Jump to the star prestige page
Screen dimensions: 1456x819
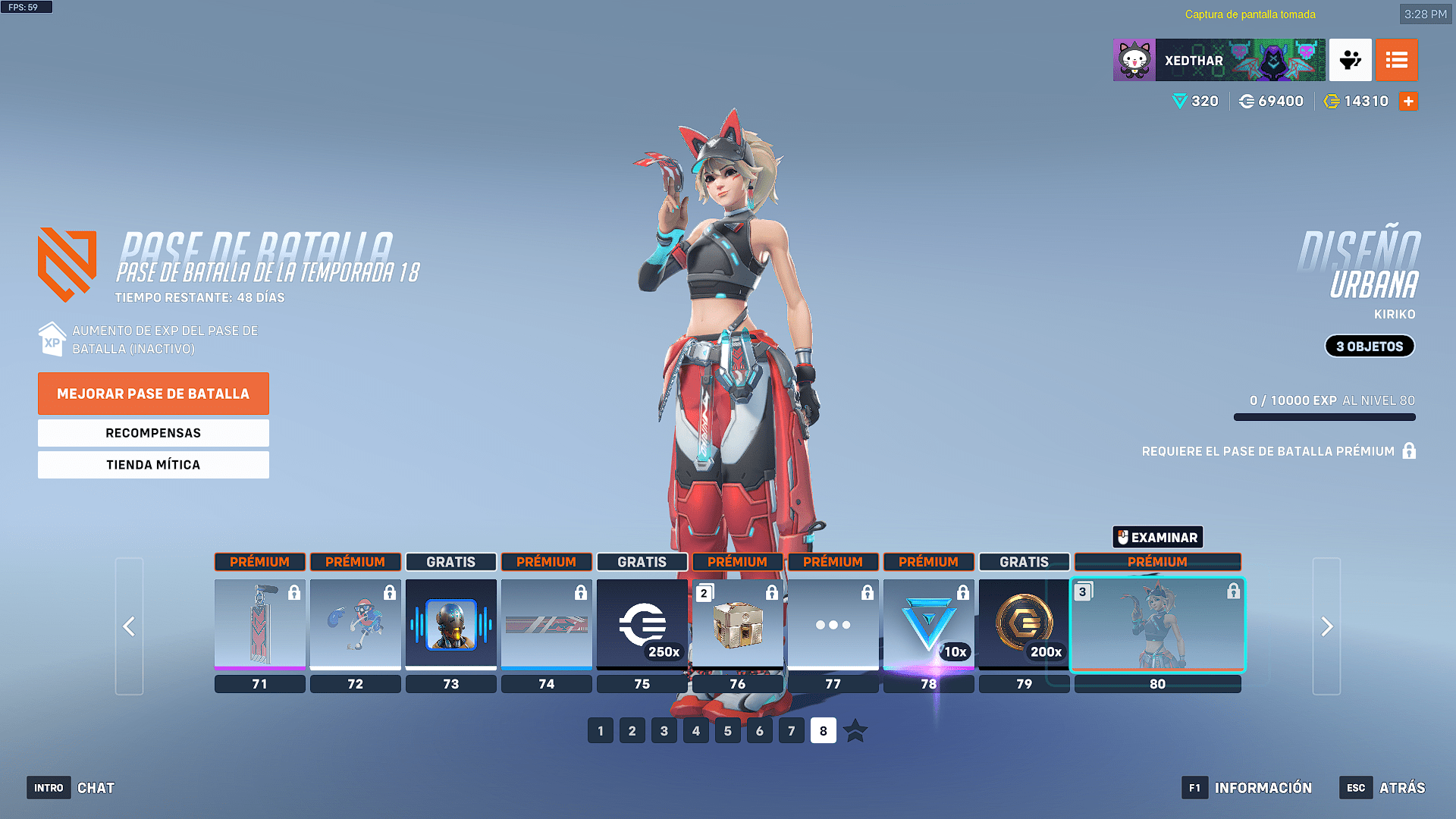tap(855, 731)
